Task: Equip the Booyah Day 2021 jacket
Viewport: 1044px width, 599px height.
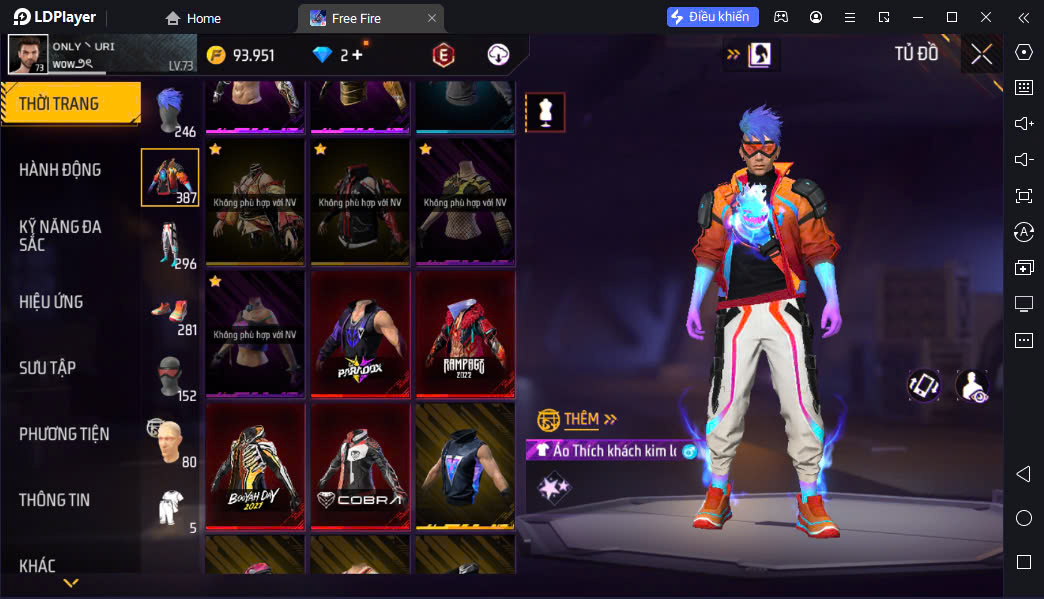Action: [x=255, y=466]
